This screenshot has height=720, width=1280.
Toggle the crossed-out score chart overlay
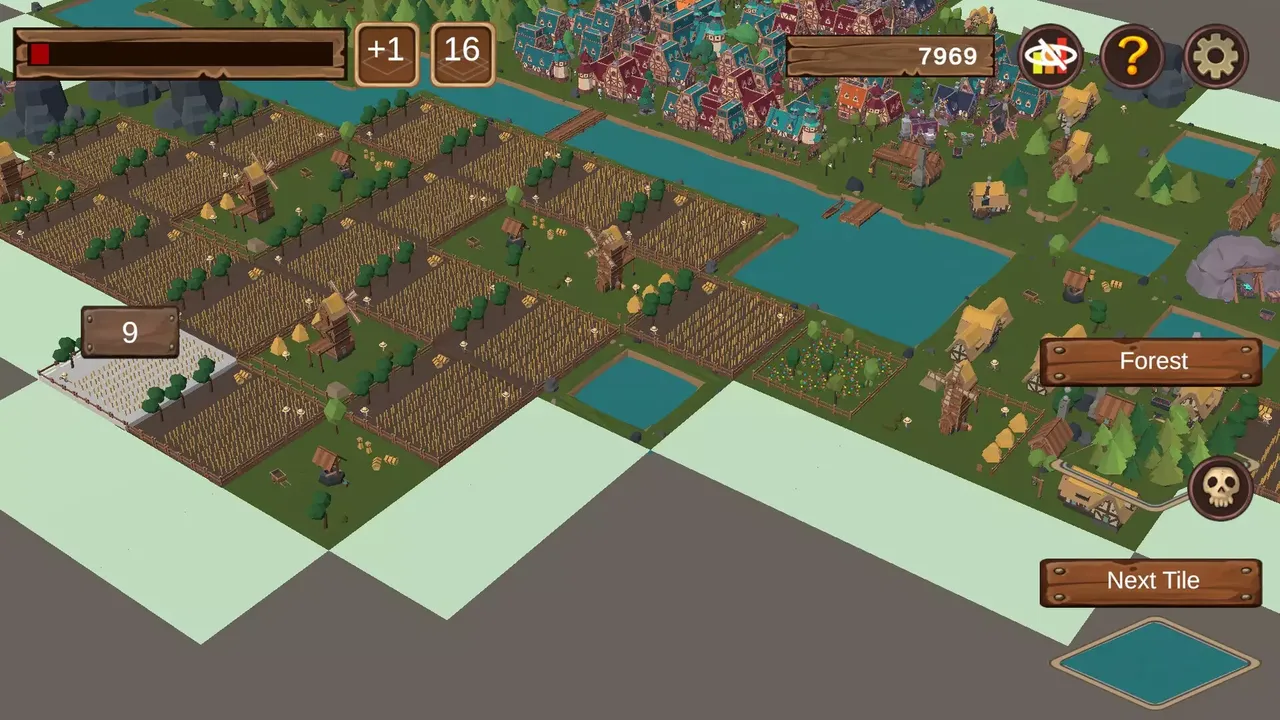click(1049, 57)
